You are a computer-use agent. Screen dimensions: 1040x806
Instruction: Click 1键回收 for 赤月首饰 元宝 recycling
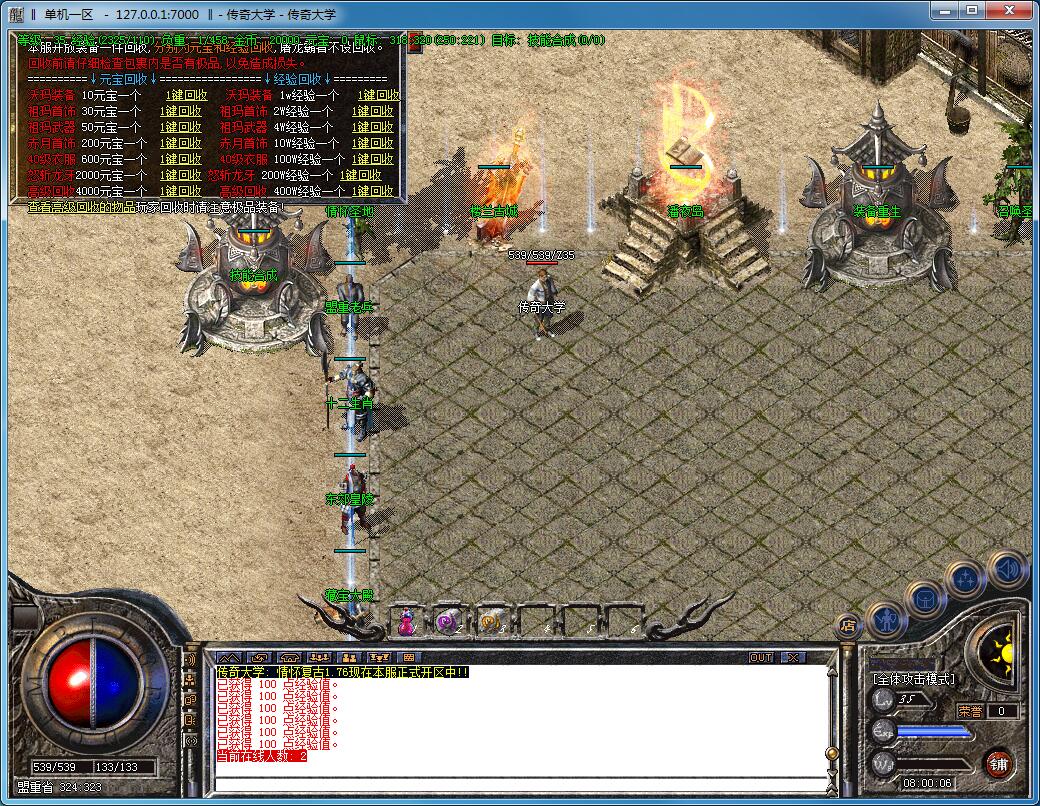tap(181, 144)
